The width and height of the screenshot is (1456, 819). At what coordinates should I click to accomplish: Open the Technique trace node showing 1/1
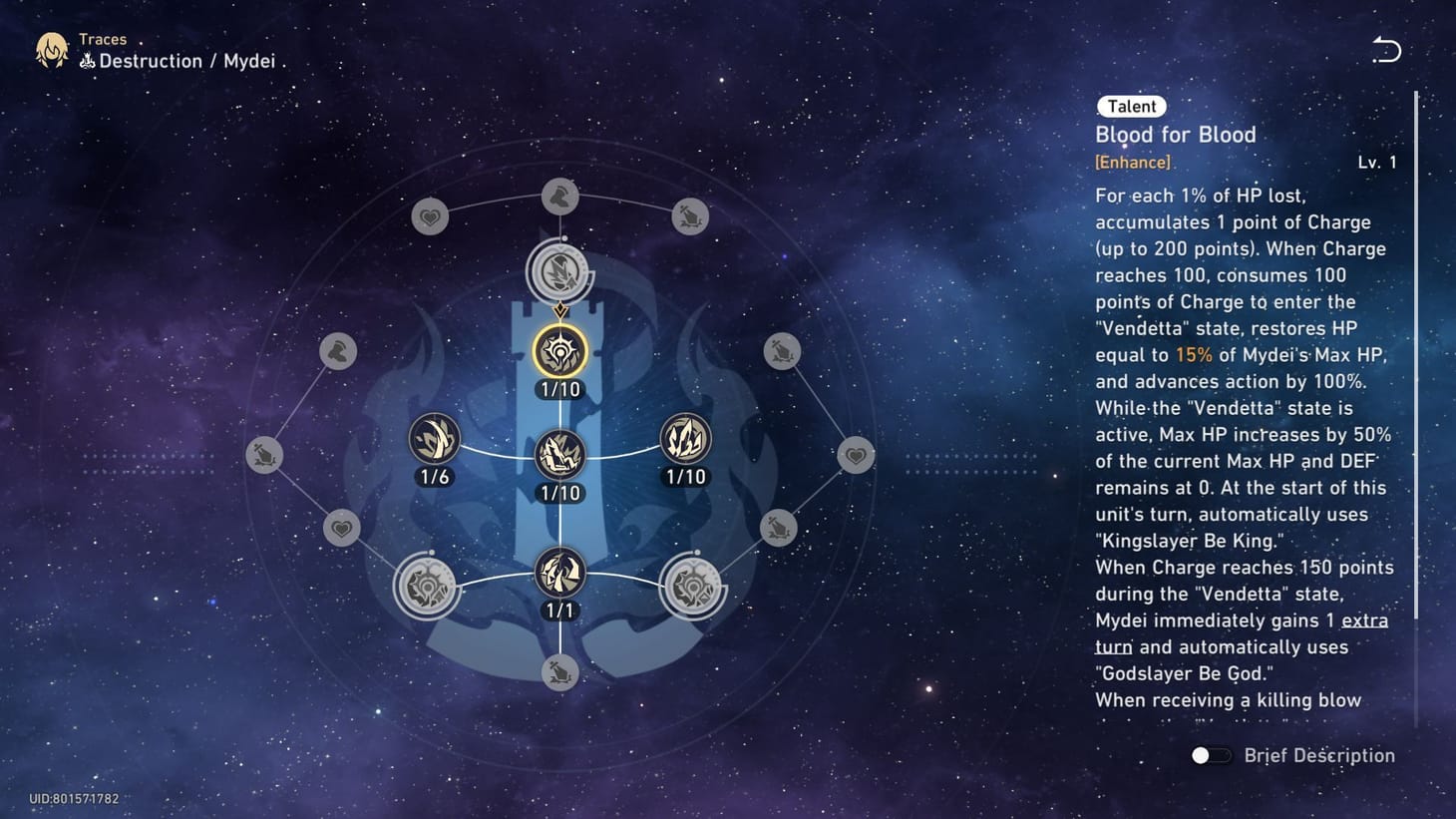[x=561, y=574]
